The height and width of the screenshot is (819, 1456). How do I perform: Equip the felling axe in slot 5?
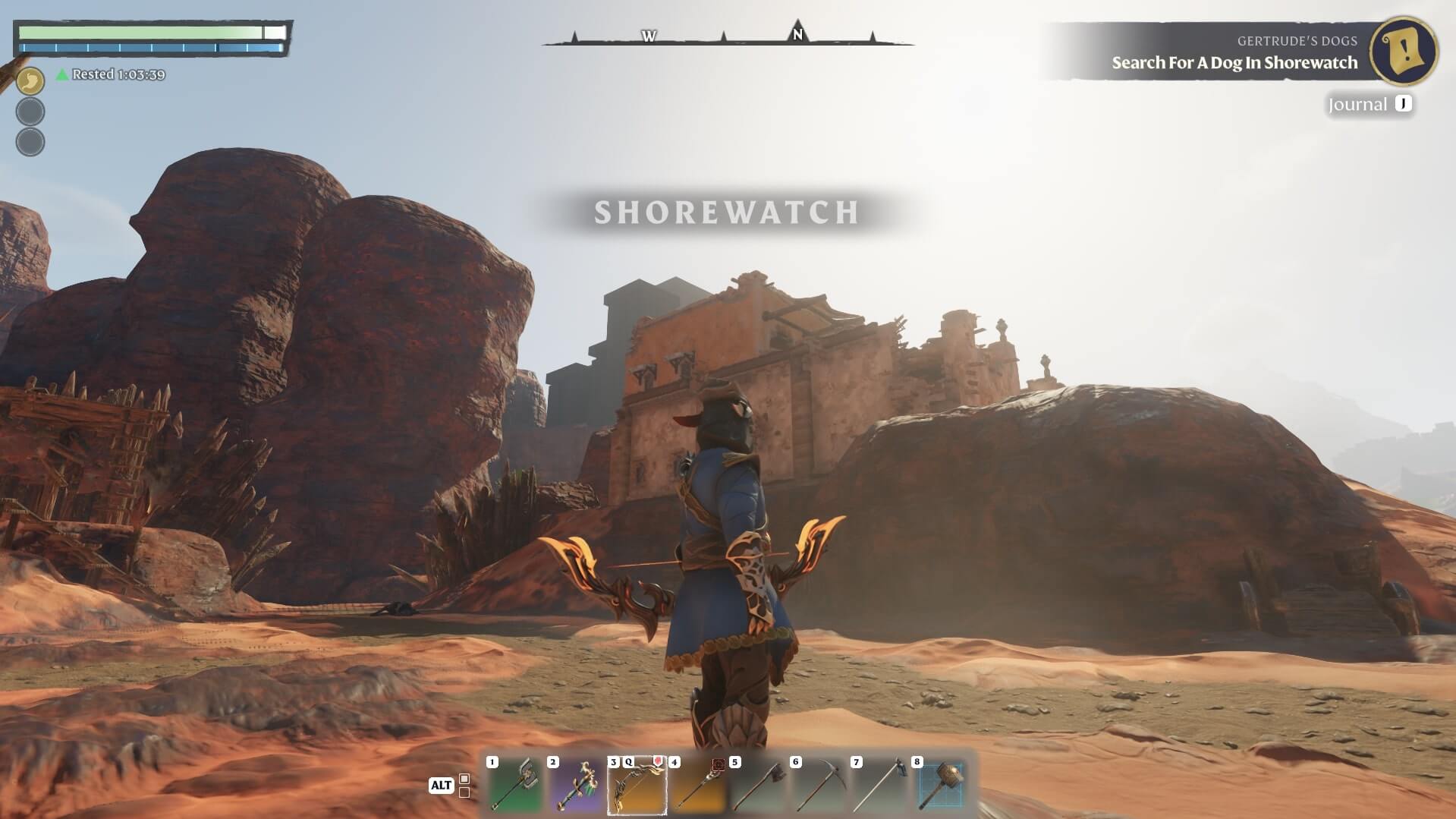tap(758, 785)
